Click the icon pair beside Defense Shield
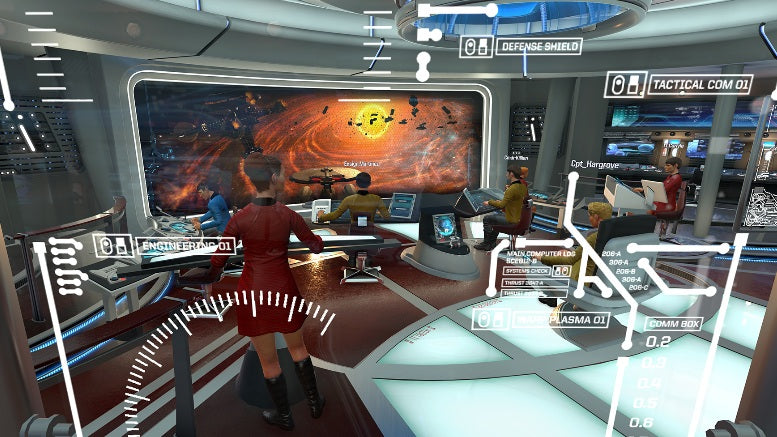777x437 pixels. [x=475, y=46]
